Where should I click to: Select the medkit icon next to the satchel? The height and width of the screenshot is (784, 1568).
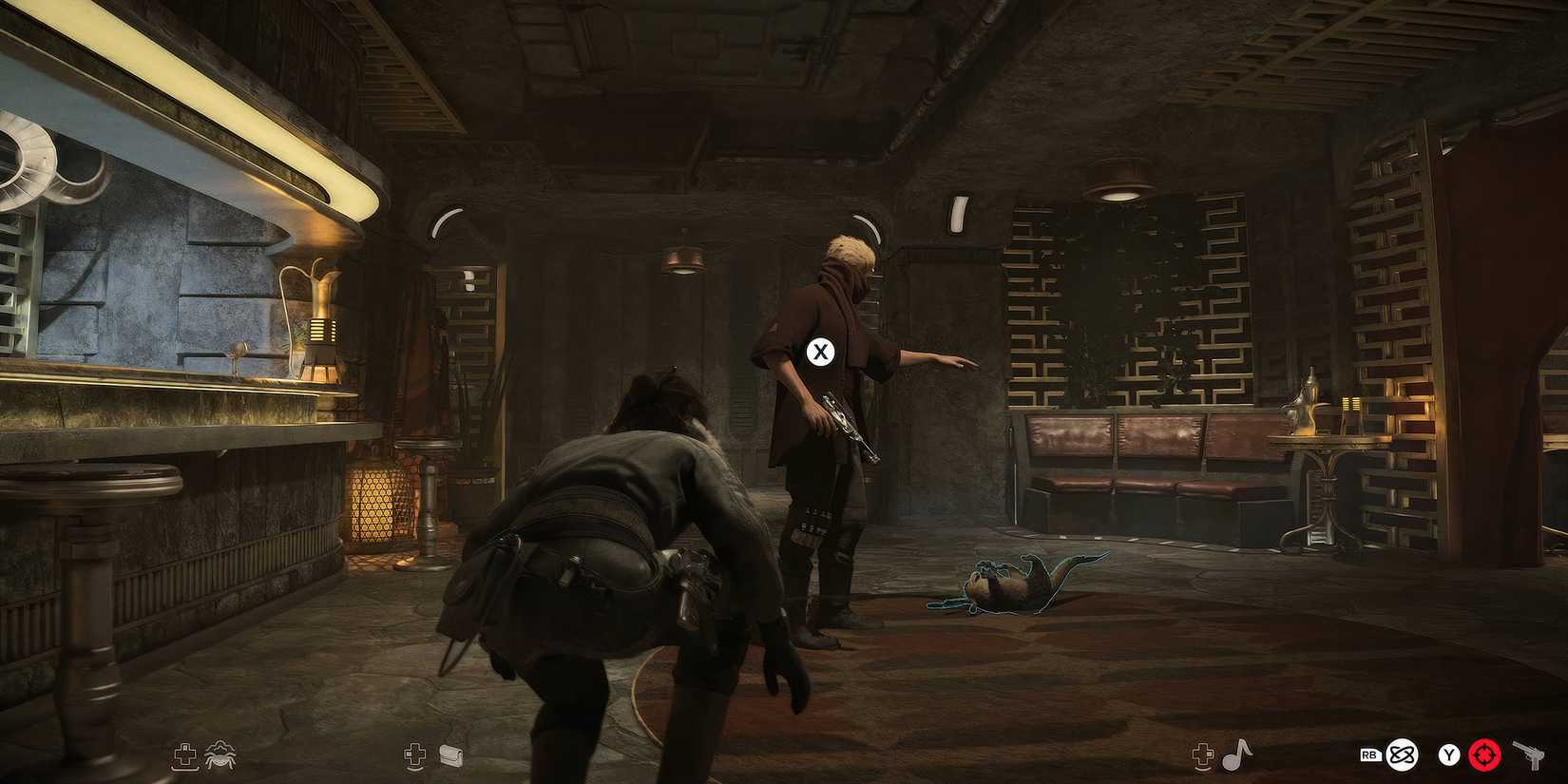click(x=414, y=754)
